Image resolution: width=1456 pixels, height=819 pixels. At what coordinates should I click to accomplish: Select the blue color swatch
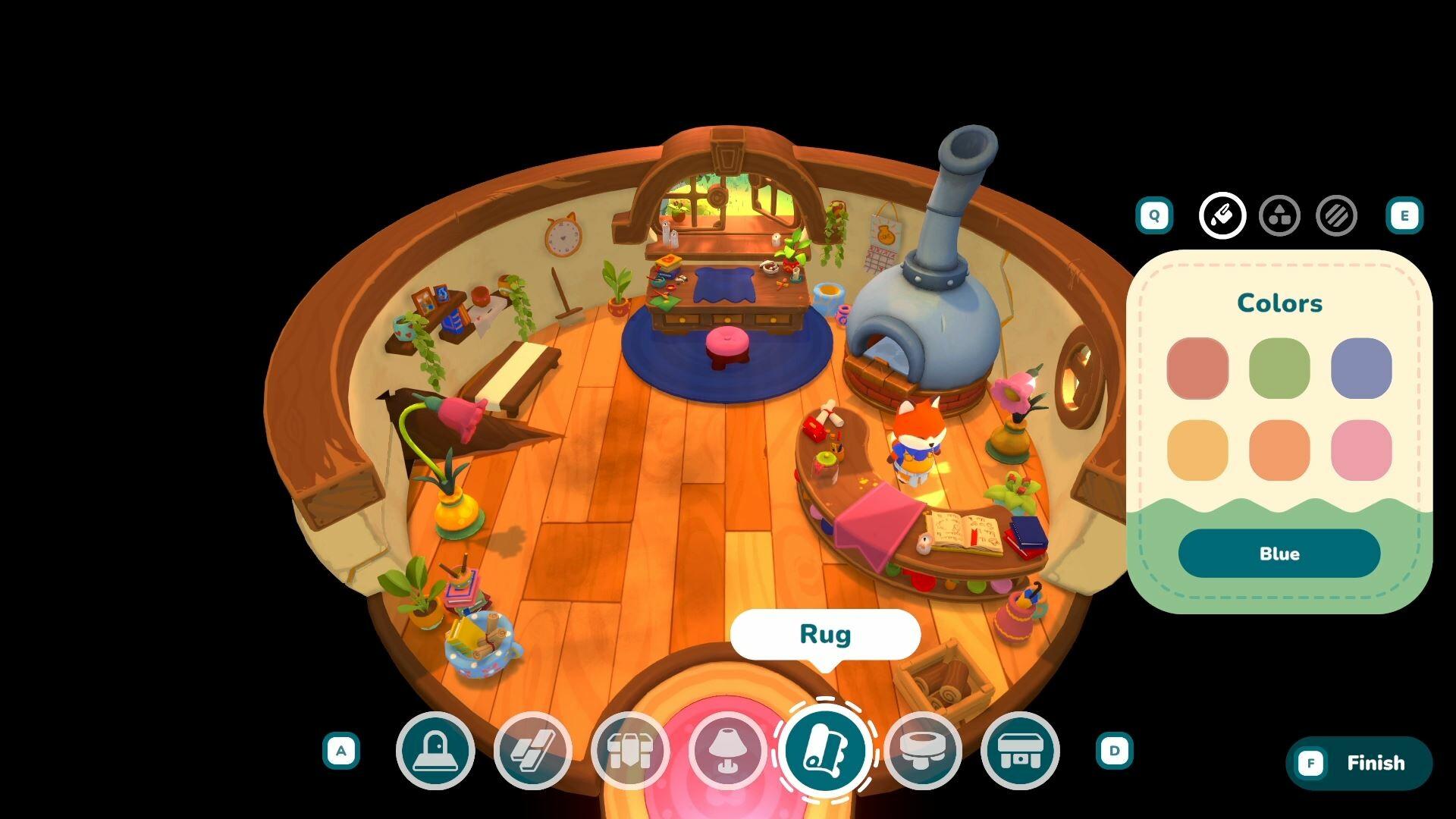click(1361, 369)
